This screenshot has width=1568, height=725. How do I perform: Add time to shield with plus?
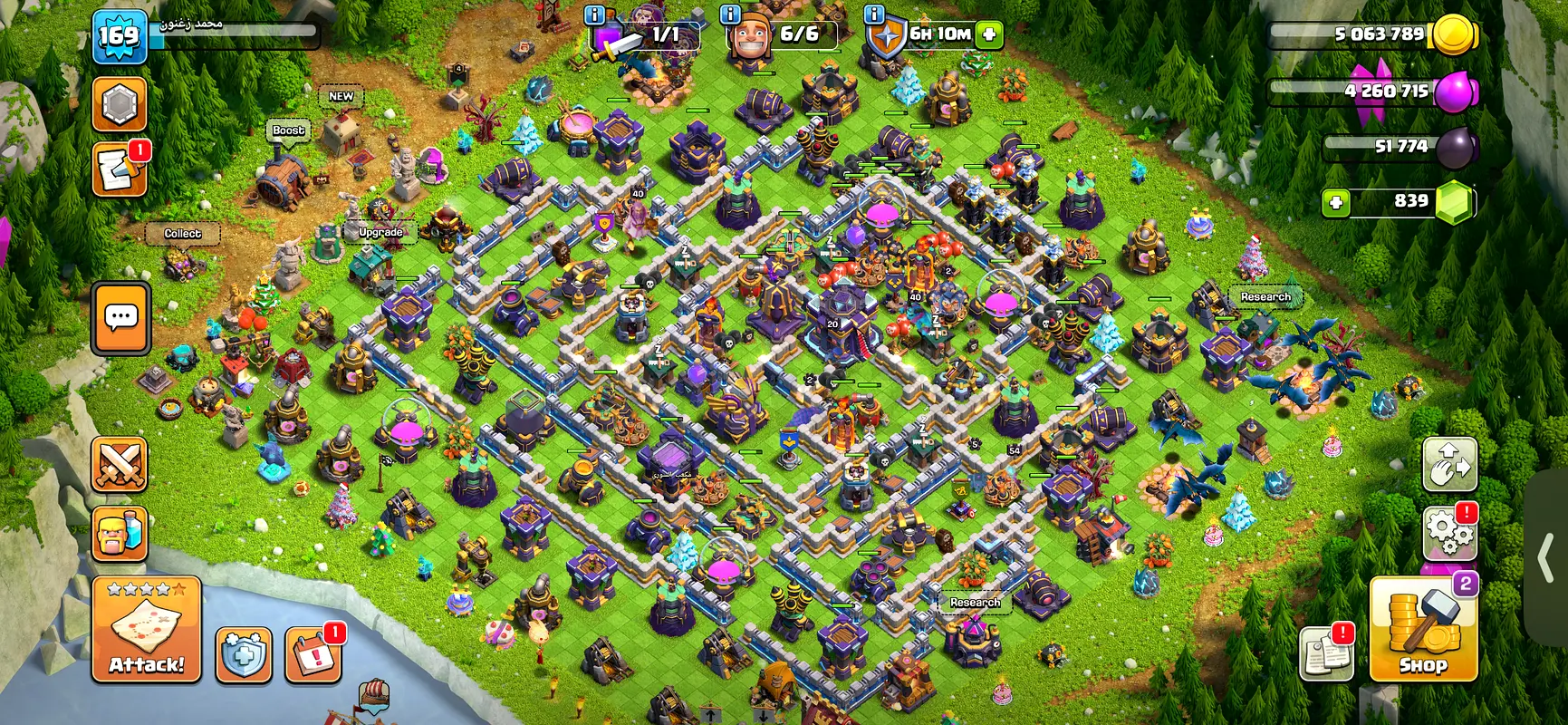click(x=990, y=34)
